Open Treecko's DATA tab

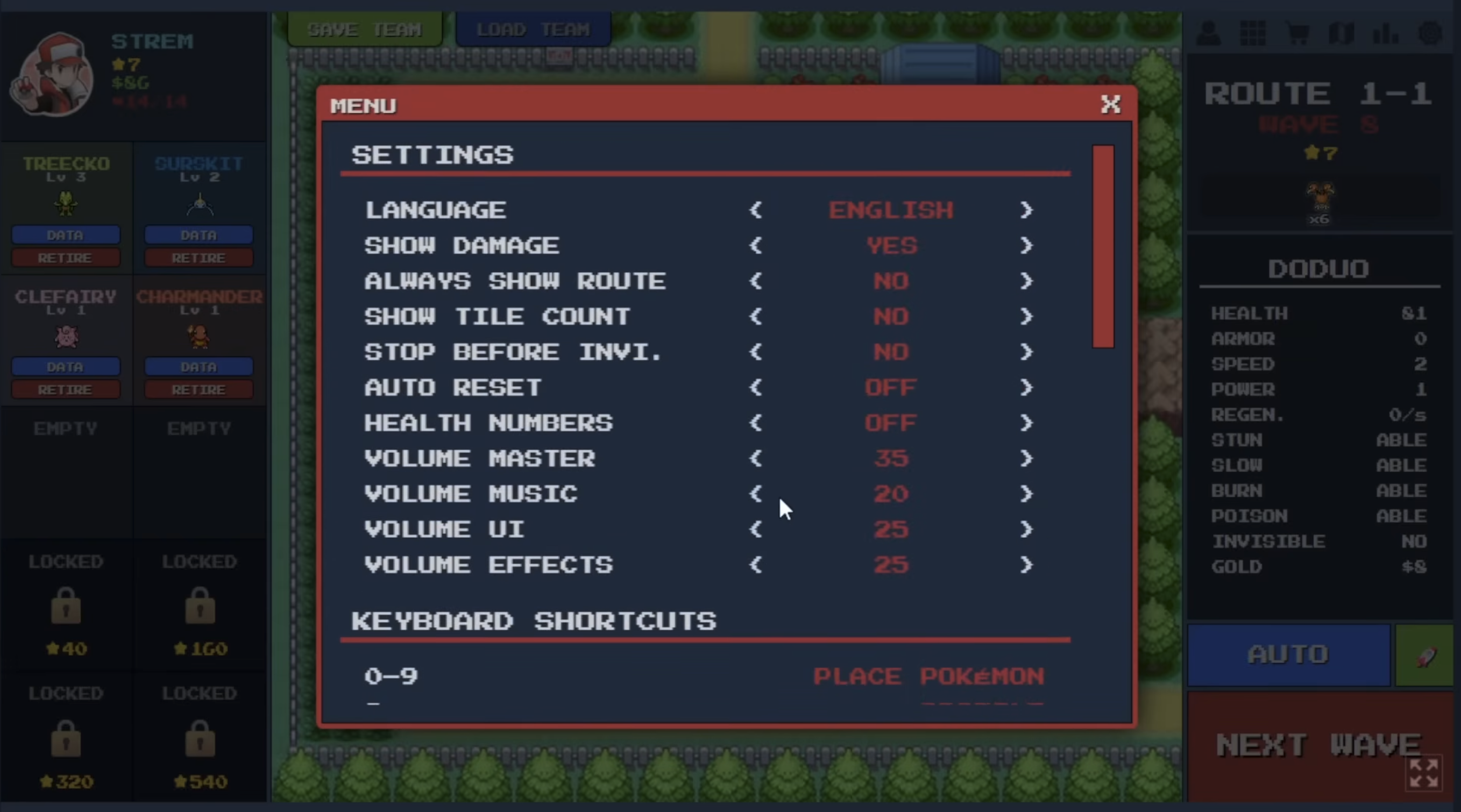(65, 235)
